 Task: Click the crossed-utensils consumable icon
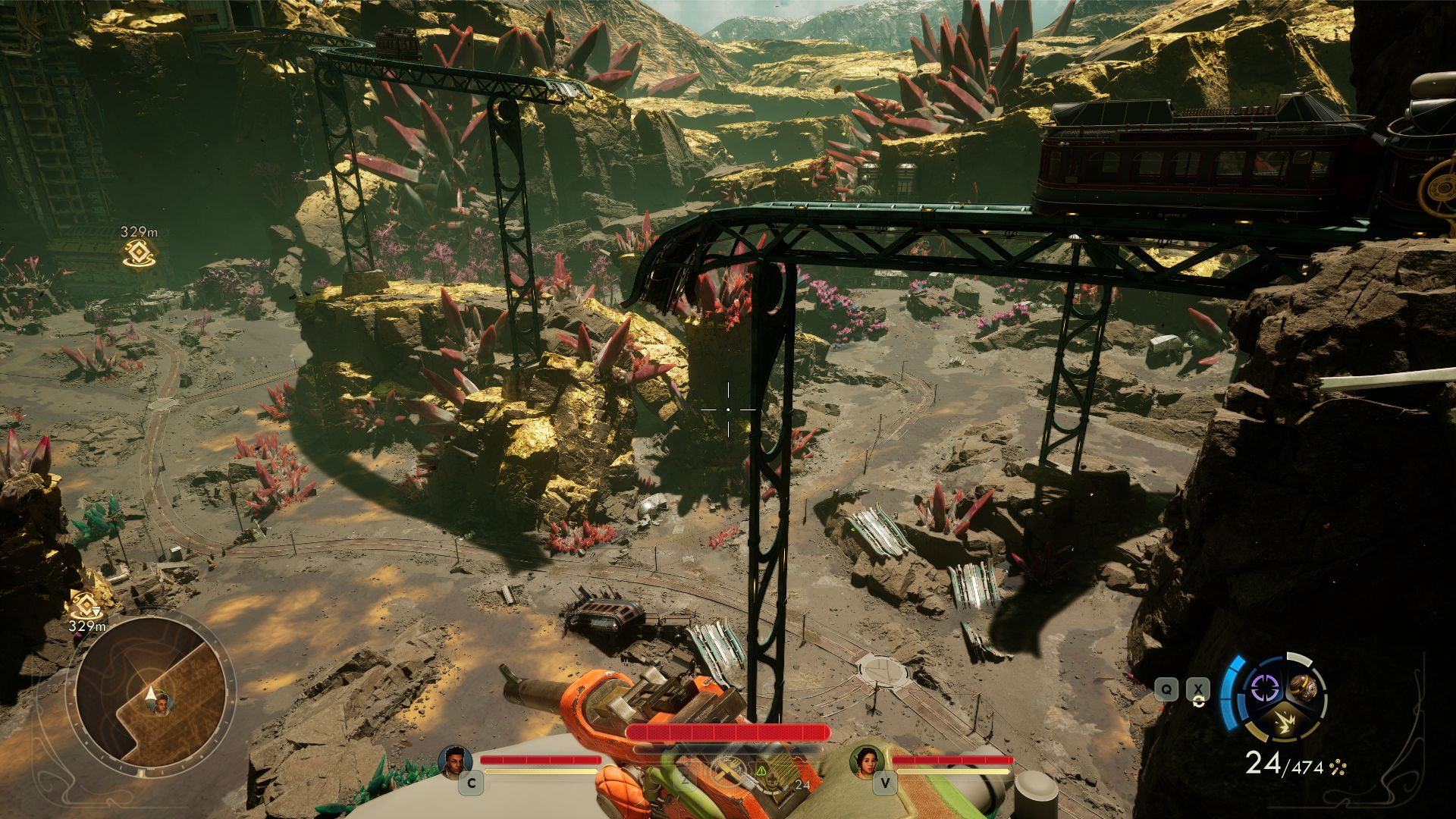(x=726, y=770)
